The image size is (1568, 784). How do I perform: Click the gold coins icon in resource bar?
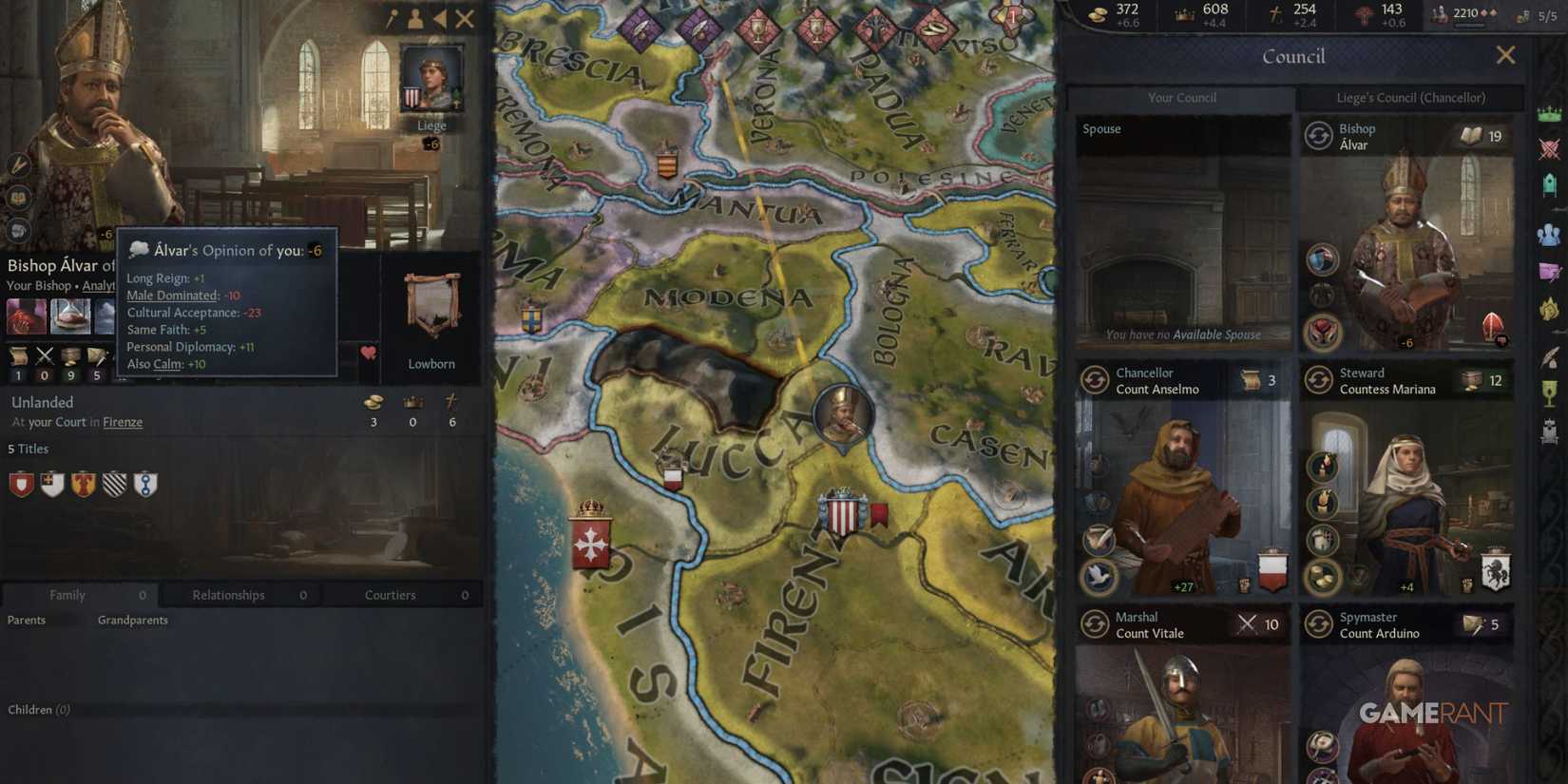click(x=1099, y=13)
